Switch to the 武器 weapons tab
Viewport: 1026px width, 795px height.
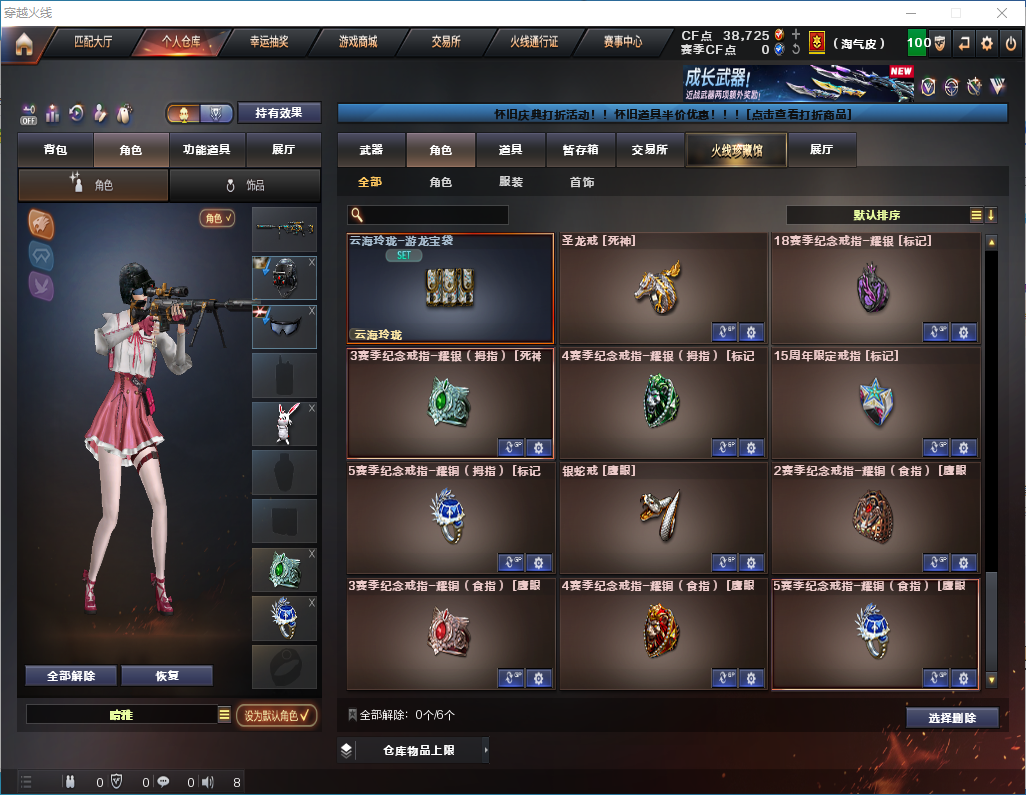tap(371, 150)
